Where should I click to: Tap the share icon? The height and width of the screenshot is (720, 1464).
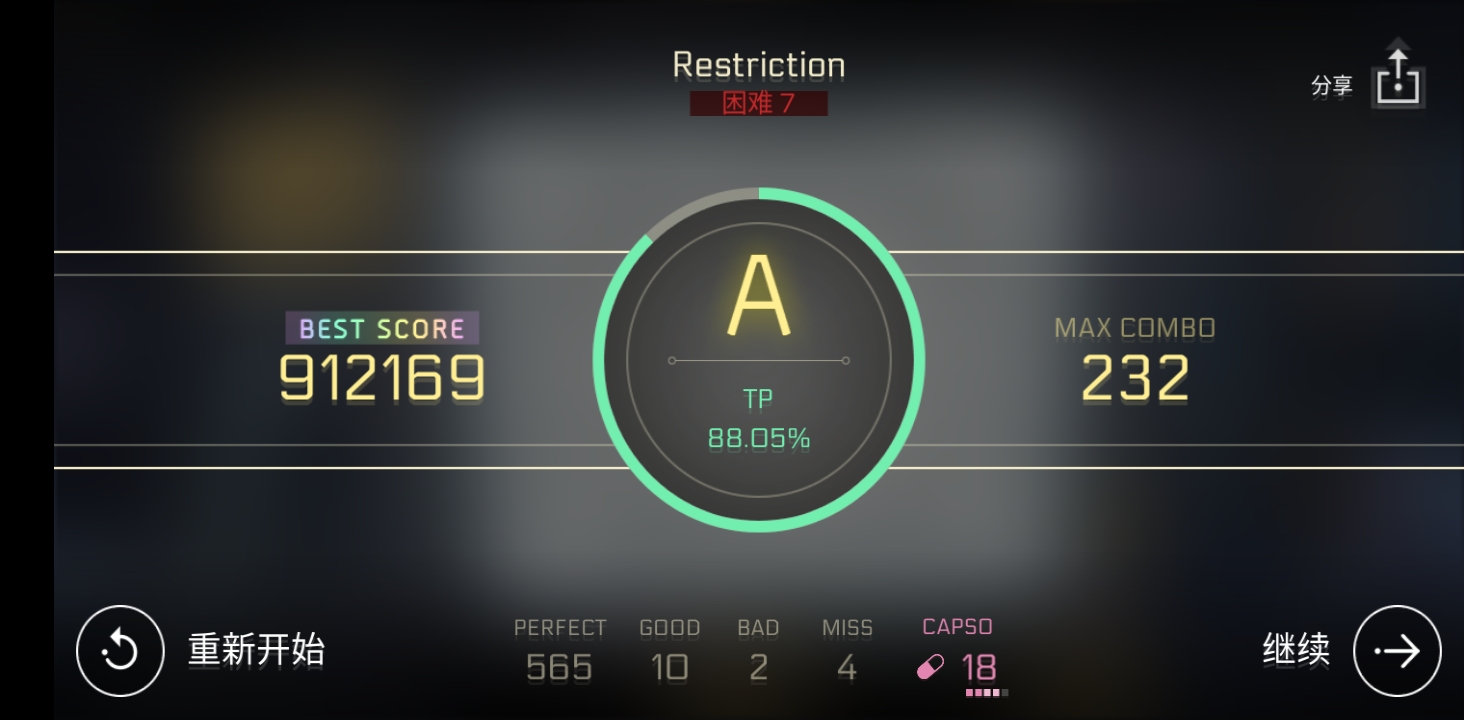(1398, 78)
